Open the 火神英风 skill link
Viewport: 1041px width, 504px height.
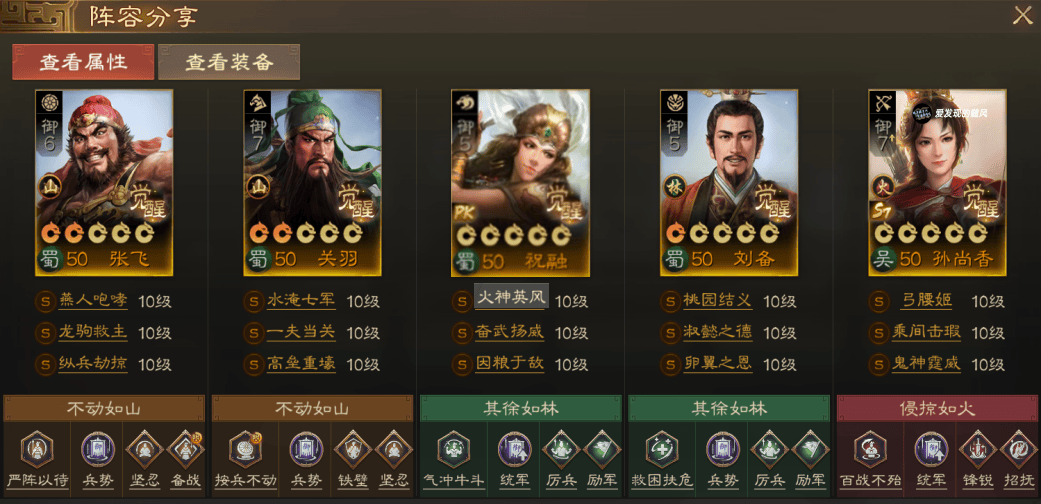pyautogui.click(x=510, y=300)
